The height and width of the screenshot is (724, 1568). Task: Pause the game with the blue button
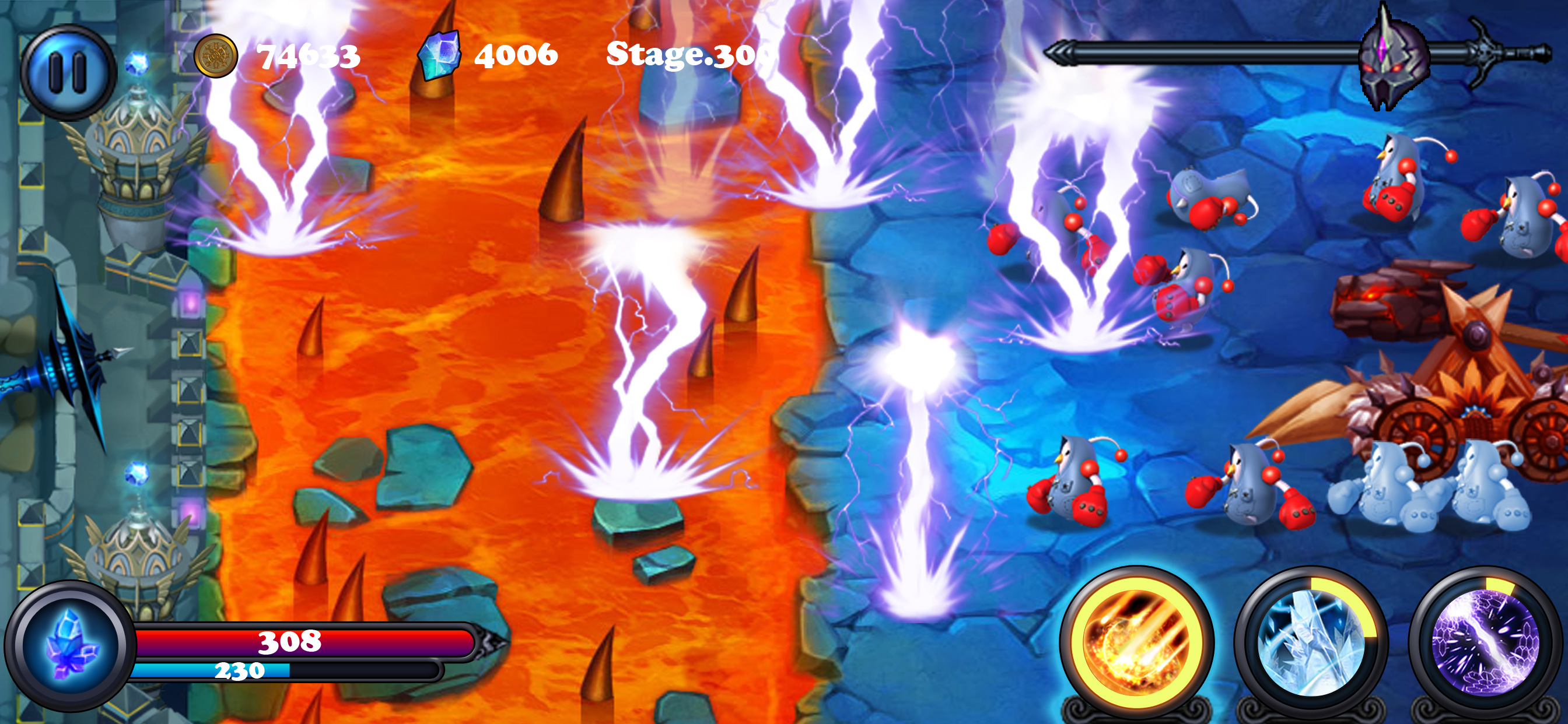(x=68, y=72)
